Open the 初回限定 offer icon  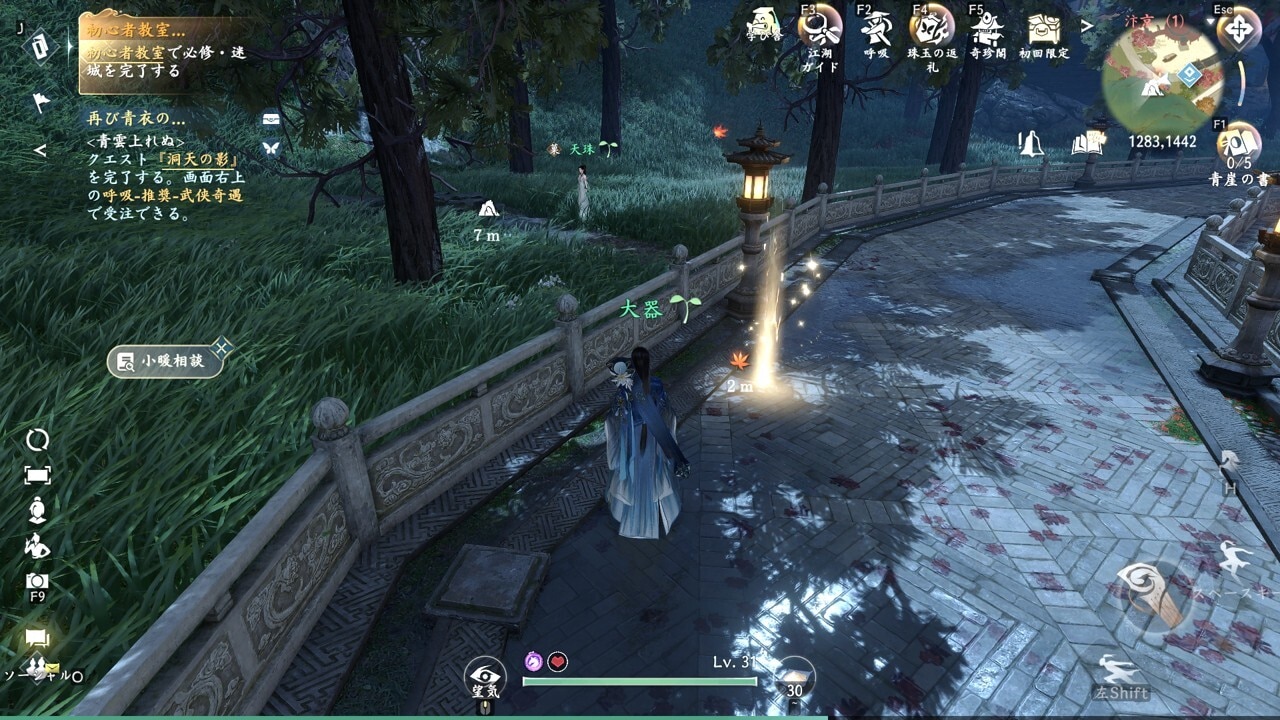tap(1044, 28)
